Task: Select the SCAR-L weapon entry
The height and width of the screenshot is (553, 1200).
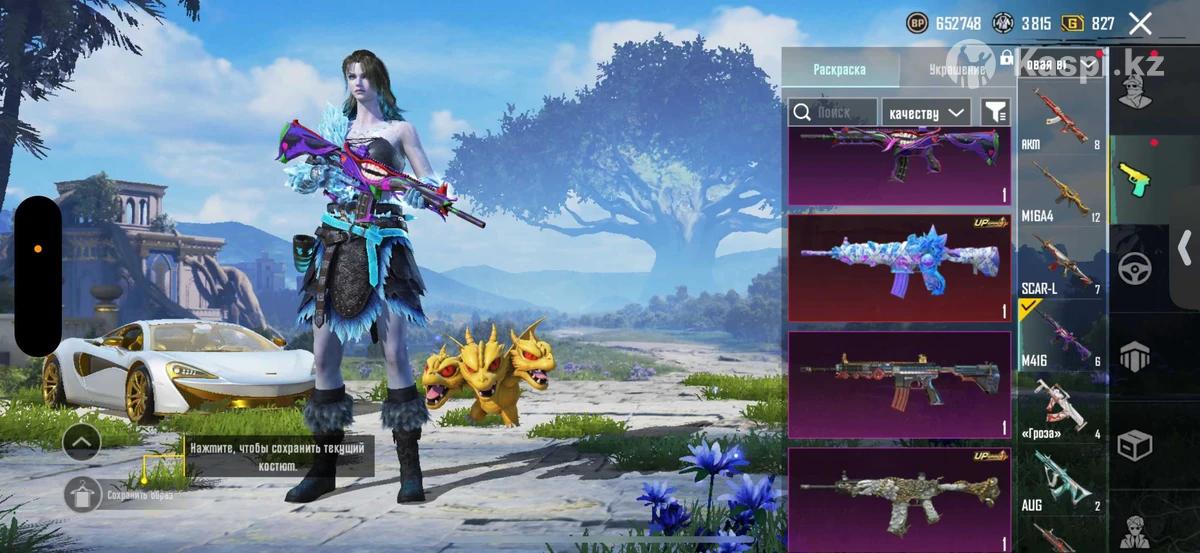Action: point(1061,263)
